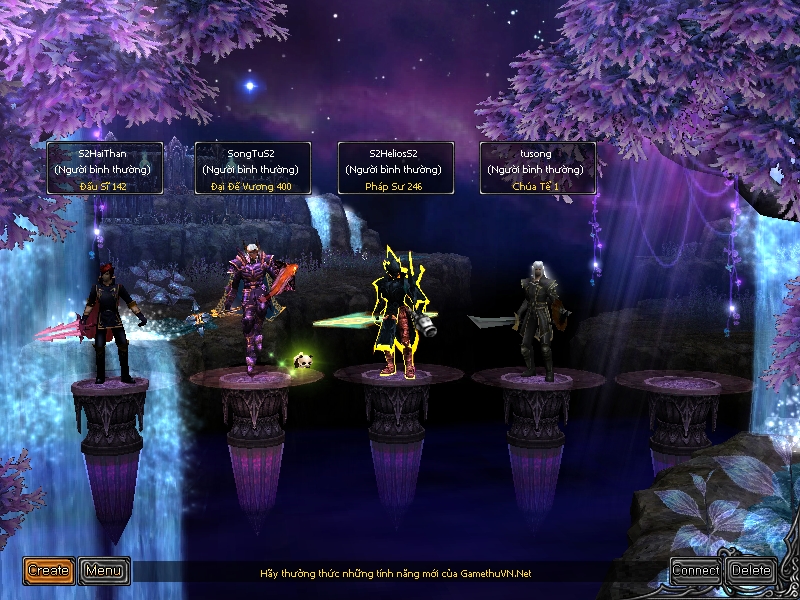Select the tusong character nameplate
The height and width of the screenshot is (600, 800).
pos(538,168)
